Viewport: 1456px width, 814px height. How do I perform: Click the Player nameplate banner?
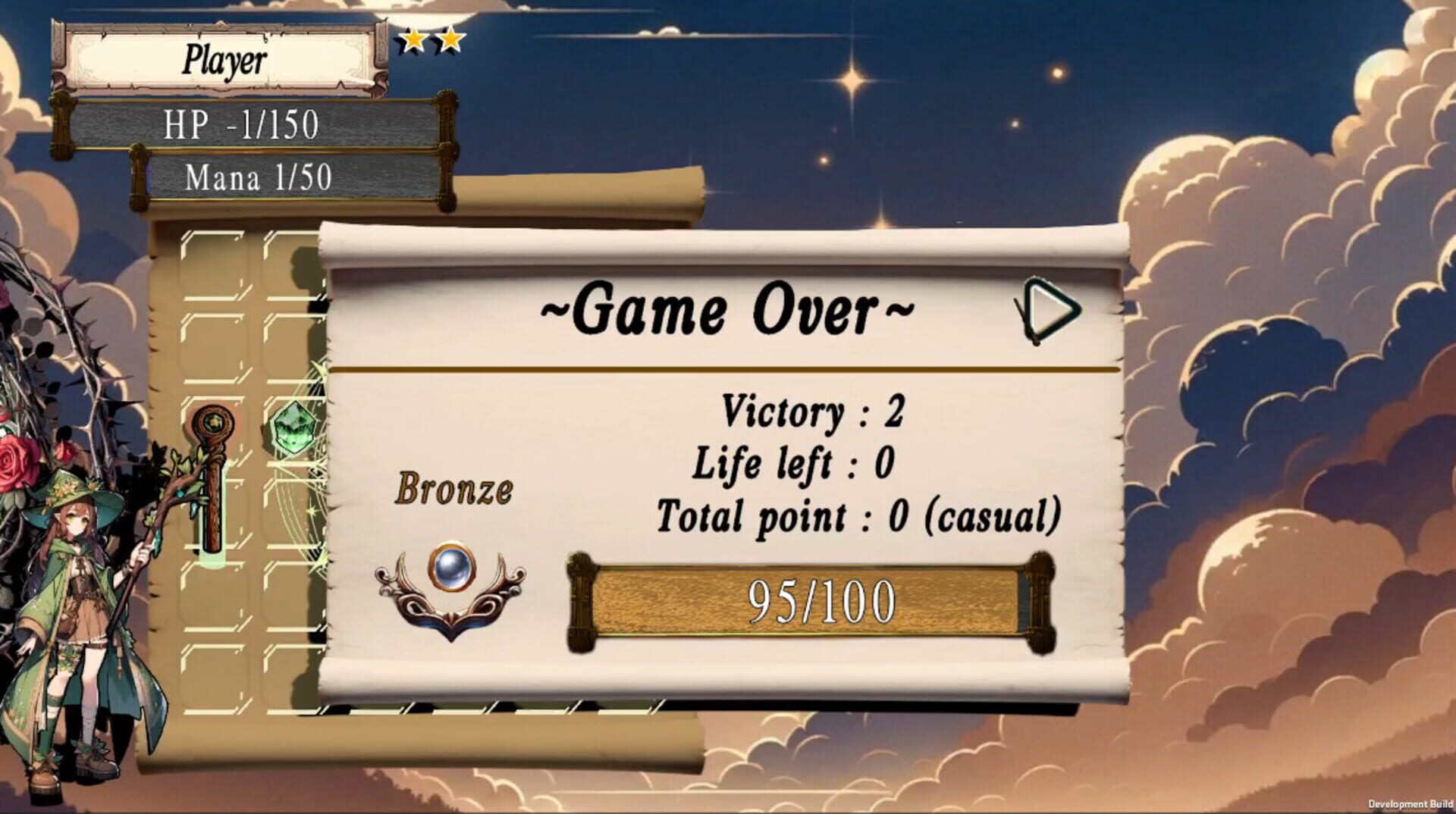(x=224, y=57)
